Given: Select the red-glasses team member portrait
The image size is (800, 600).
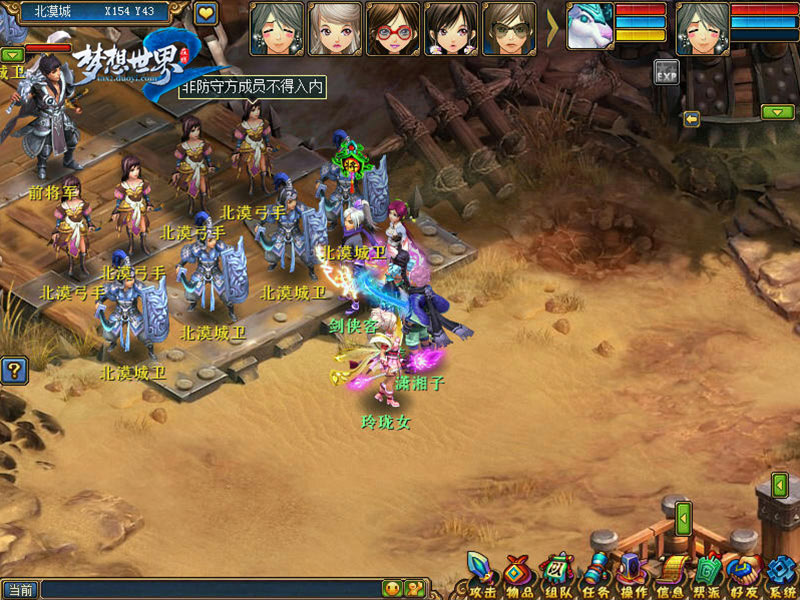Looking at the screenshot, I should 393,27.
